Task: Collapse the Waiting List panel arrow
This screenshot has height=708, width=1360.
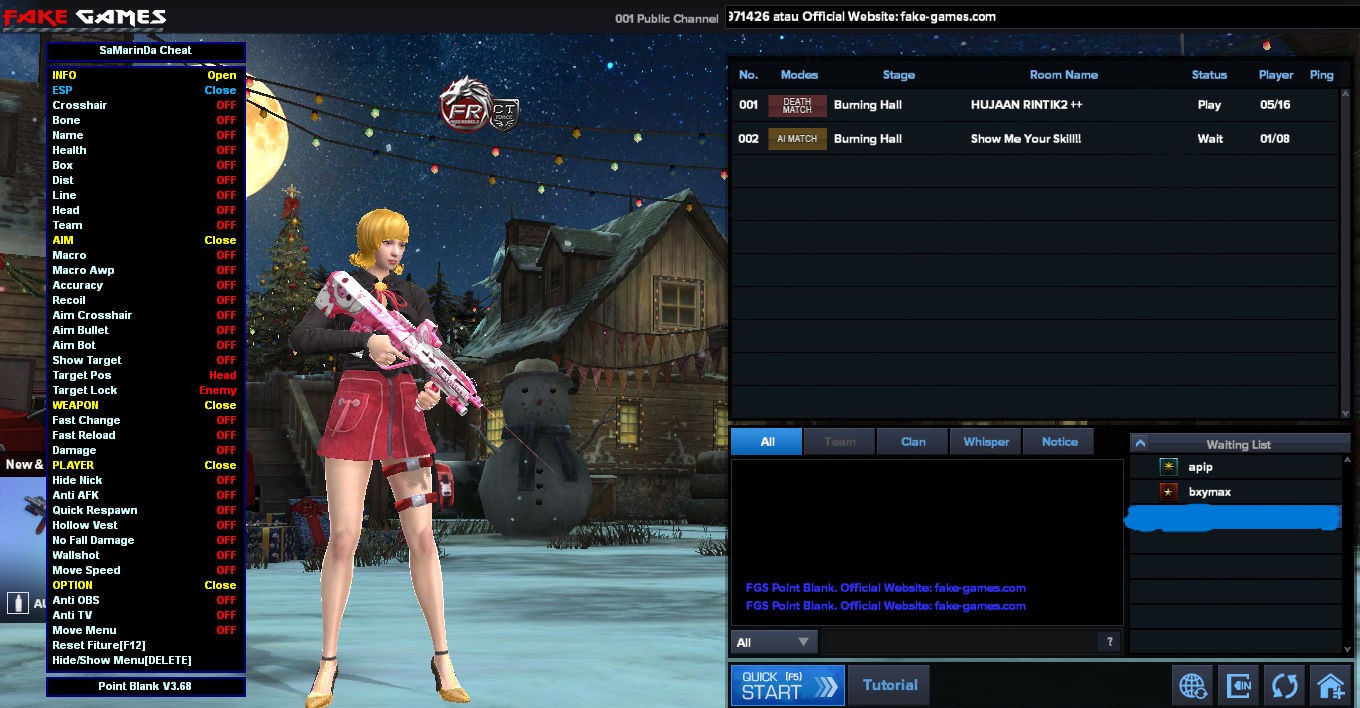Action: pyautogui.click(x=1140, y=444)
